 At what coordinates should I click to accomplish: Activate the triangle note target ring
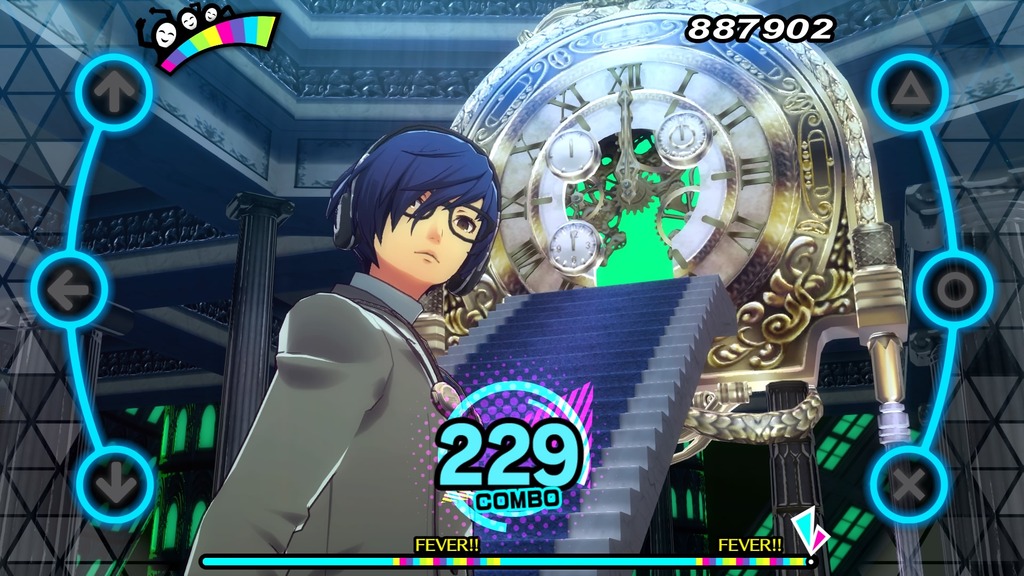[x=909, y=92]
